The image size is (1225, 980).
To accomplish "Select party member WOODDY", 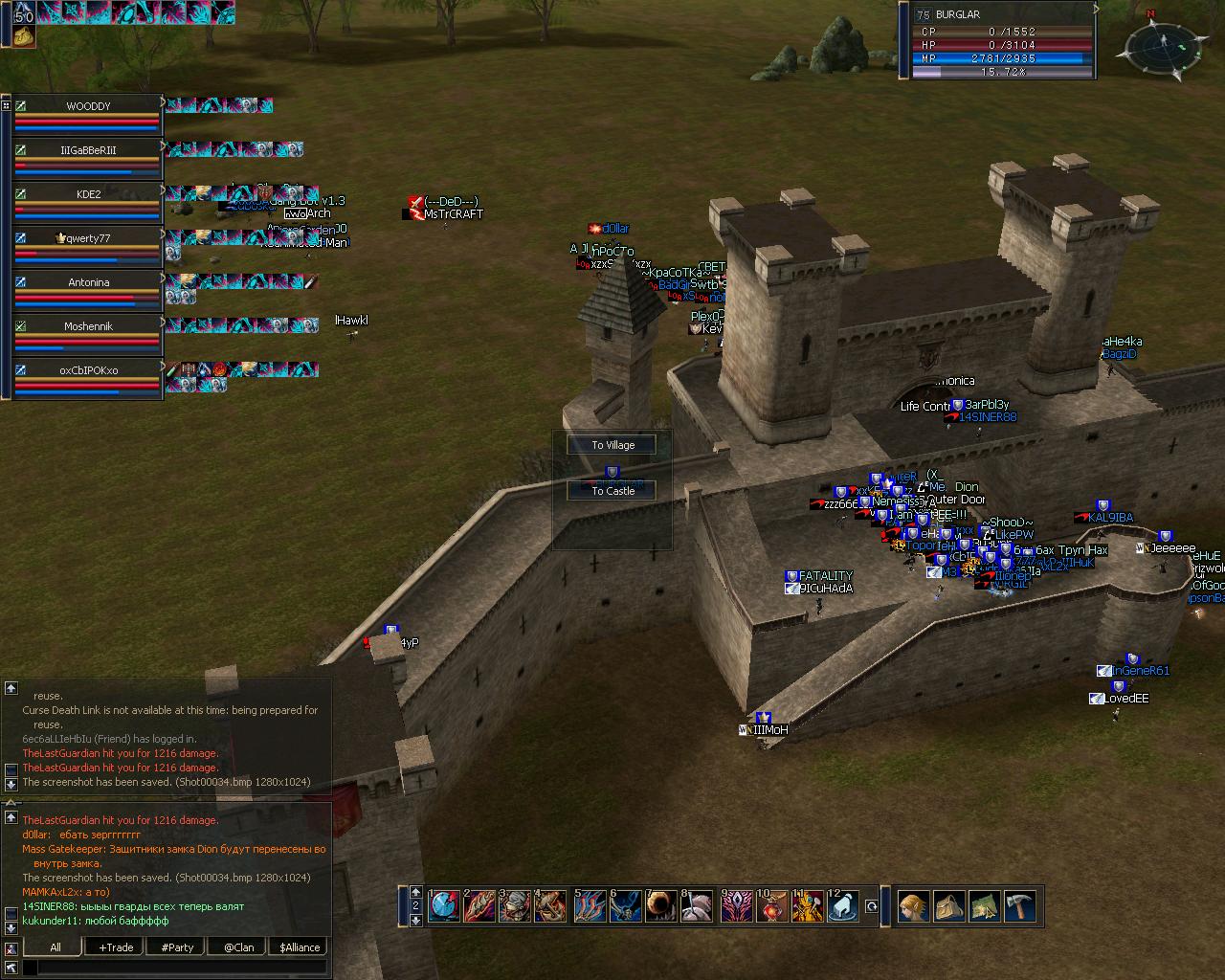I will [x=88, y=107].
